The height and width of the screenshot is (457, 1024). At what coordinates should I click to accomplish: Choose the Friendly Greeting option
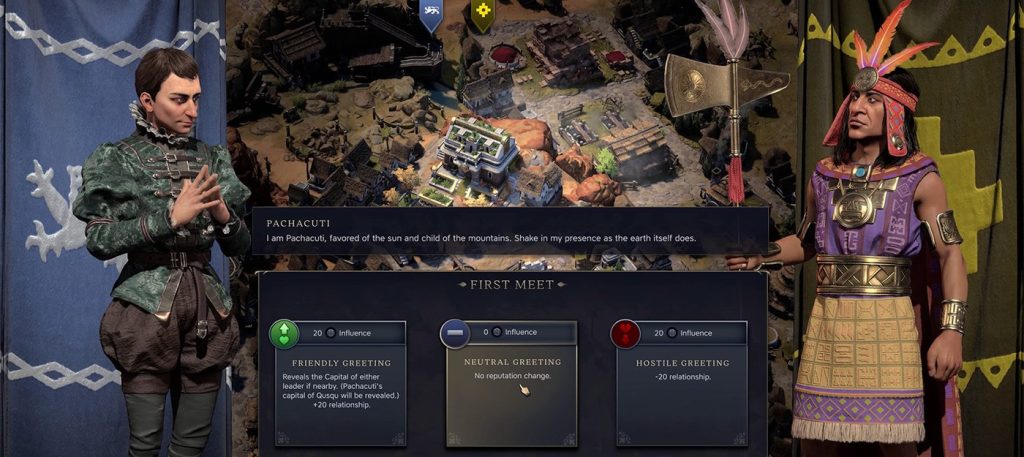pos(340,383)
